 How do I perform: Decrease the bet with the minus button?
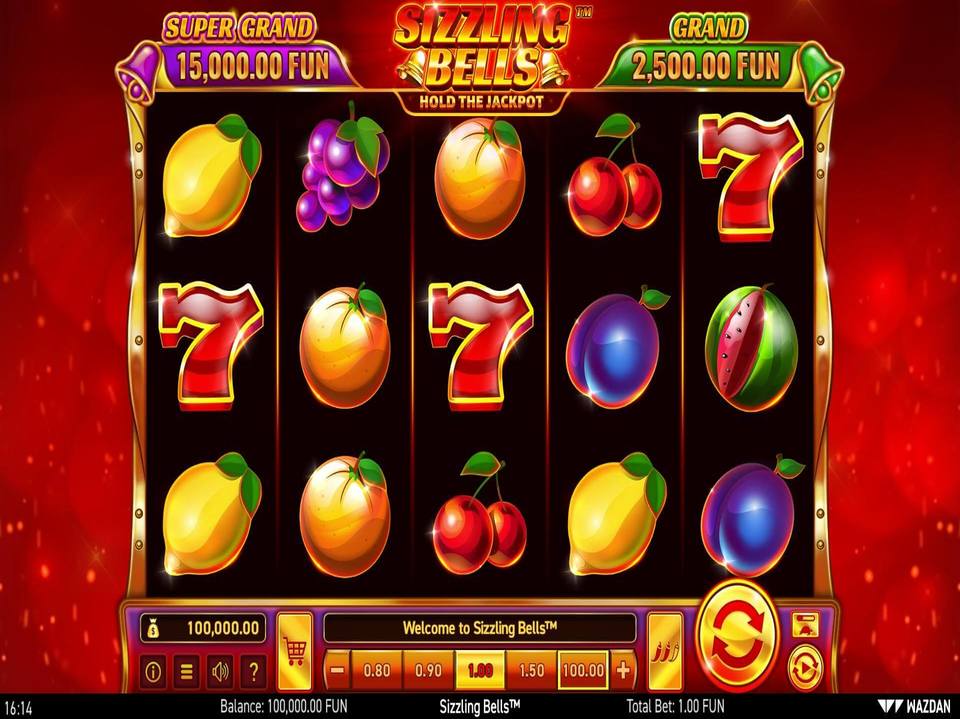pyautogui.click(x=339, y=670)
